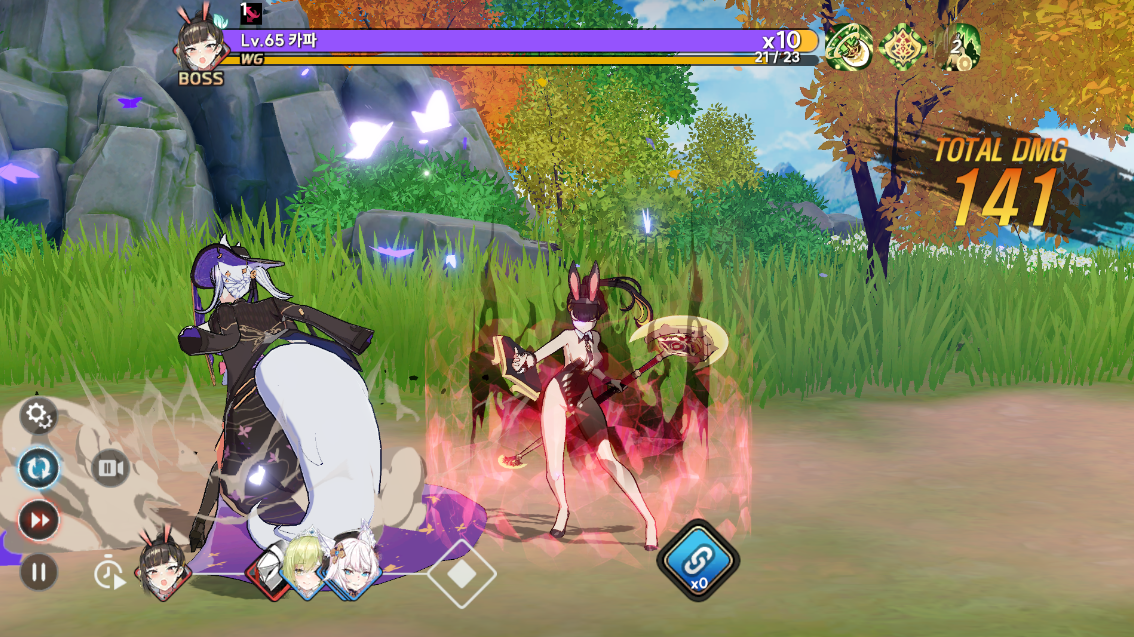The image size is (1134, 637).
Task: Select the green-haired character turn portrait
Action: [303, 566]
